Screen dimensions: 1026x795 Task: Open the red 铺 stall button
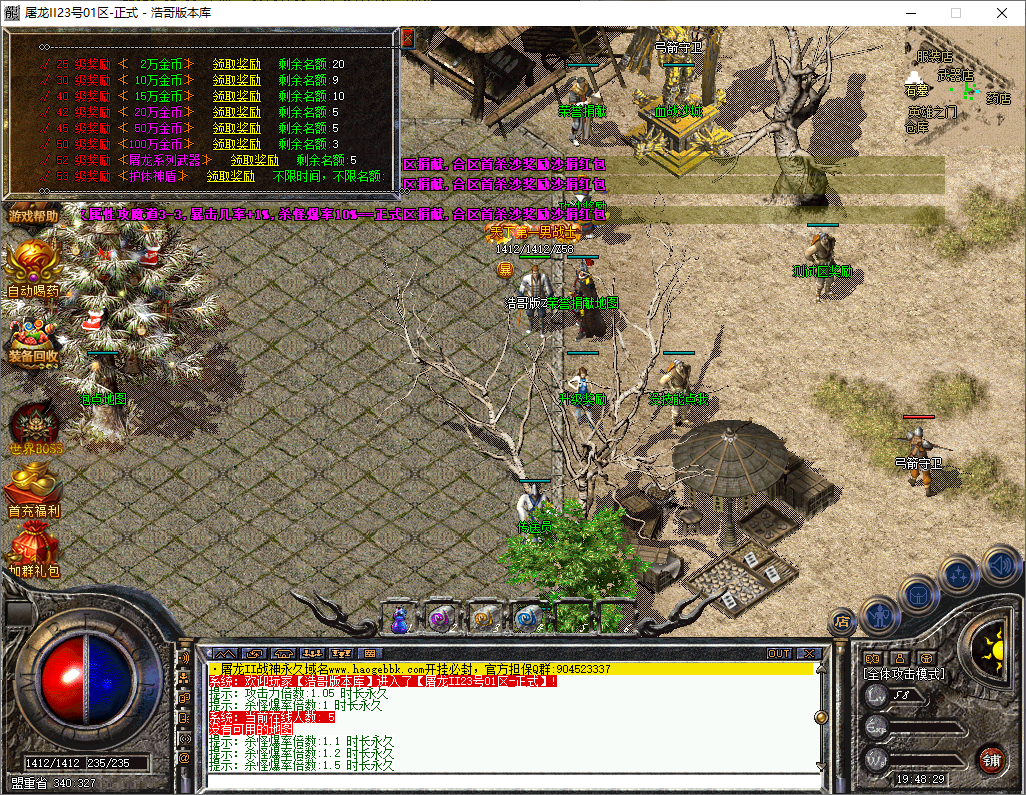[x=991, y=758]
